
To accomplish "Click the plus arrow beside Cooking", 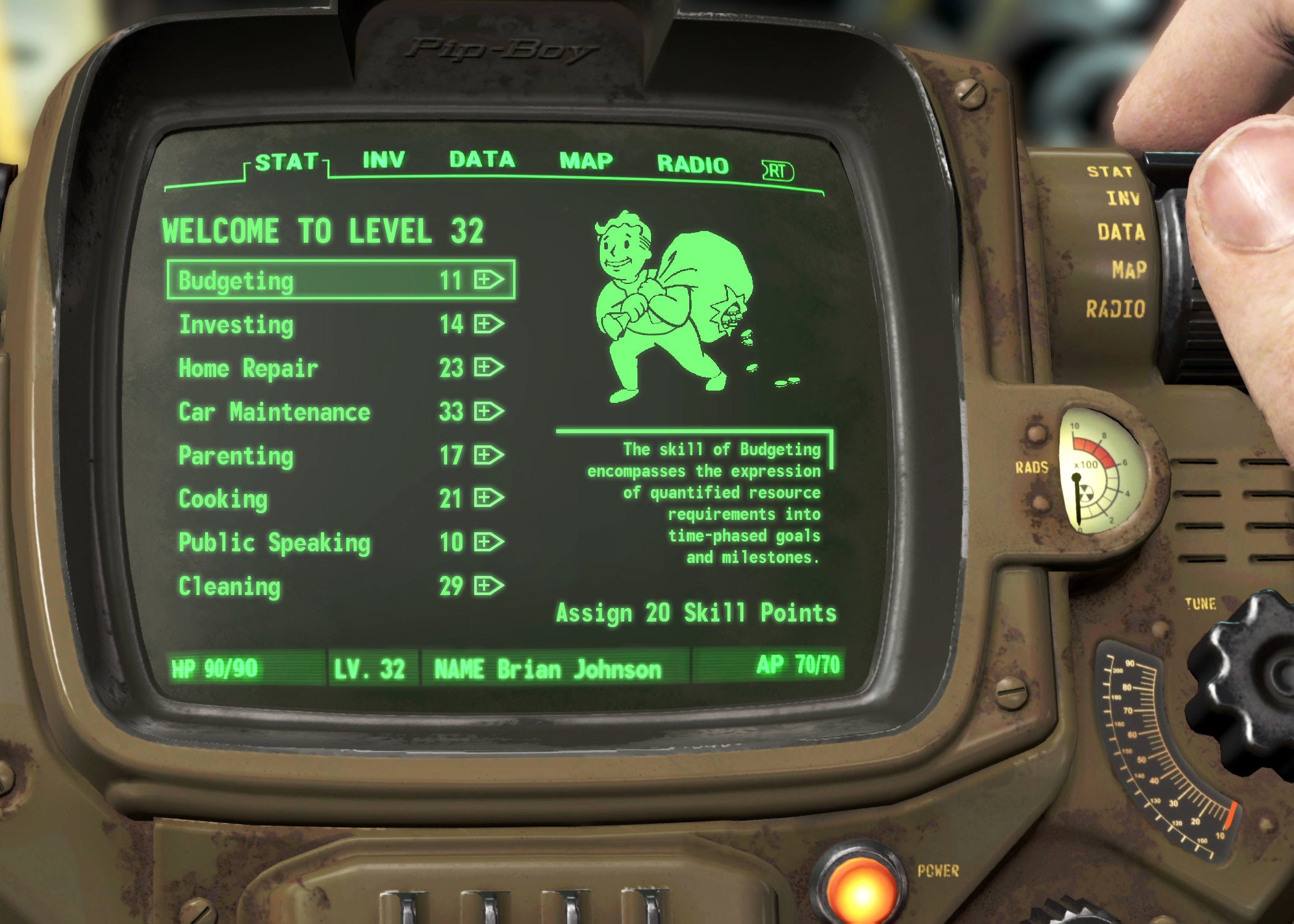I will tap(487, 498).
